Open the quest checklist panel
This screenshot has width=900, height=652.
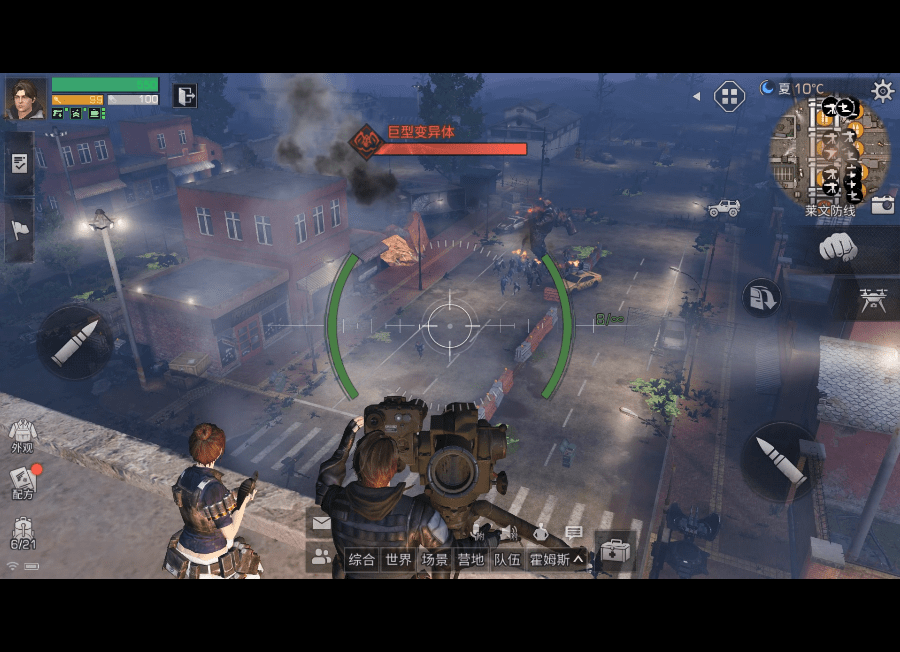click(x=19, y=163)
